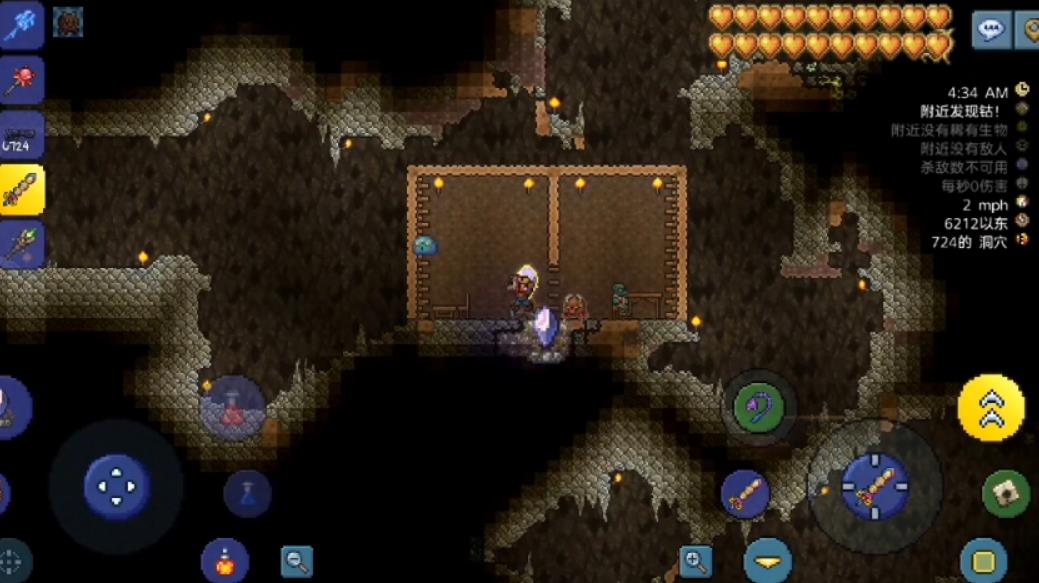Tap the yellow double-arrow jump button

pos(990,408)
